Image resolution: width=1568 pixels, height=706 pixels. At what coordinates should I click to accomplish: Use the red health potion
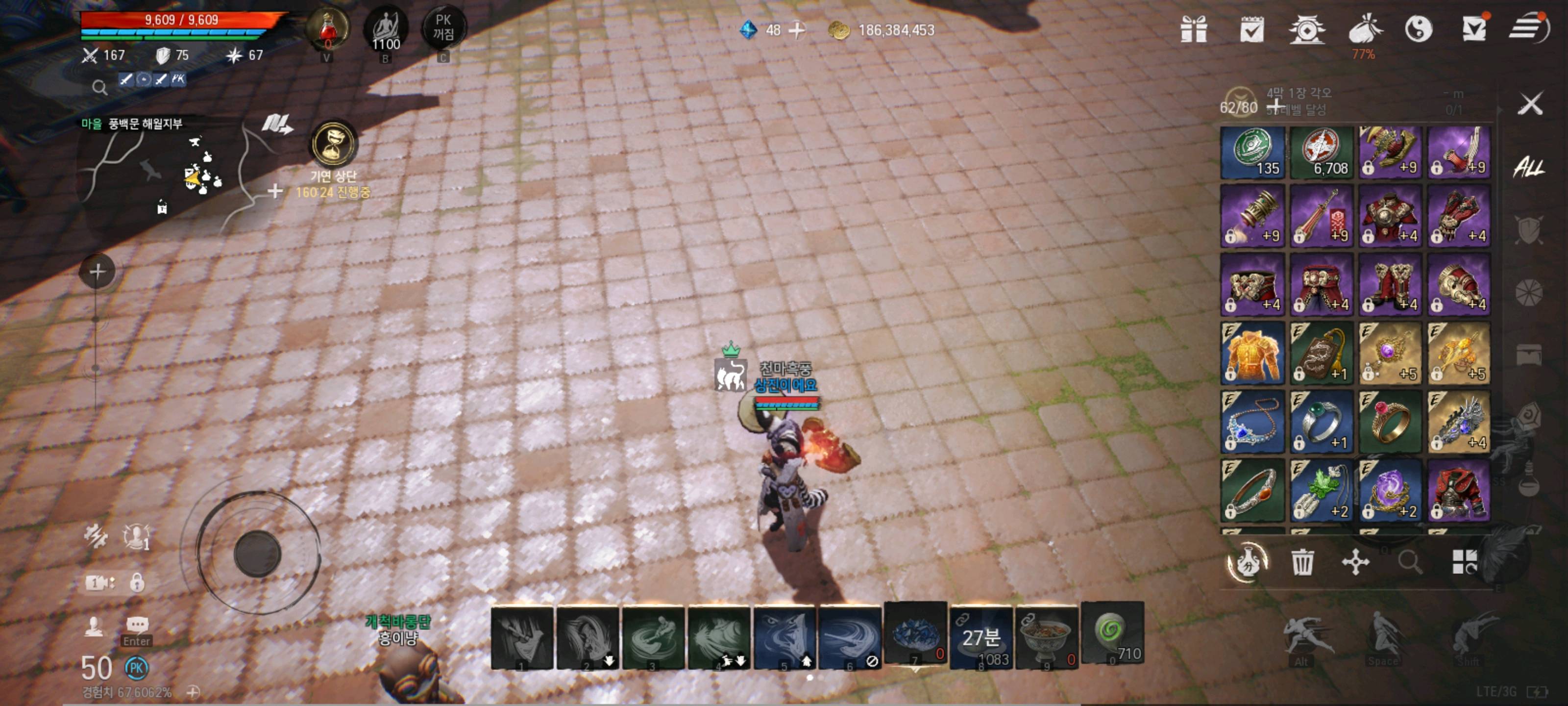tap(327, 29)
